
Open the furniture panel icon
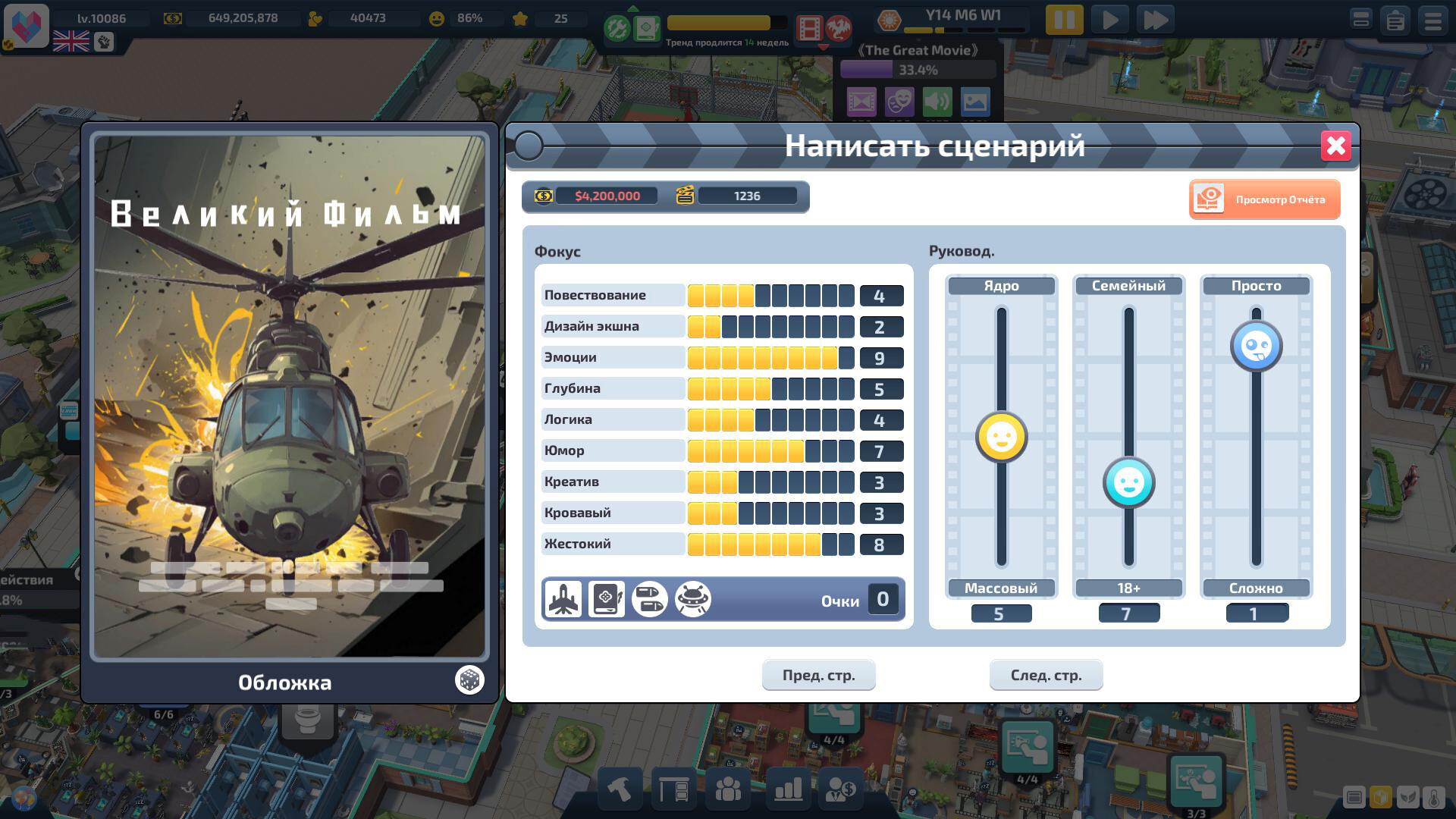click(x=675, y=789)
